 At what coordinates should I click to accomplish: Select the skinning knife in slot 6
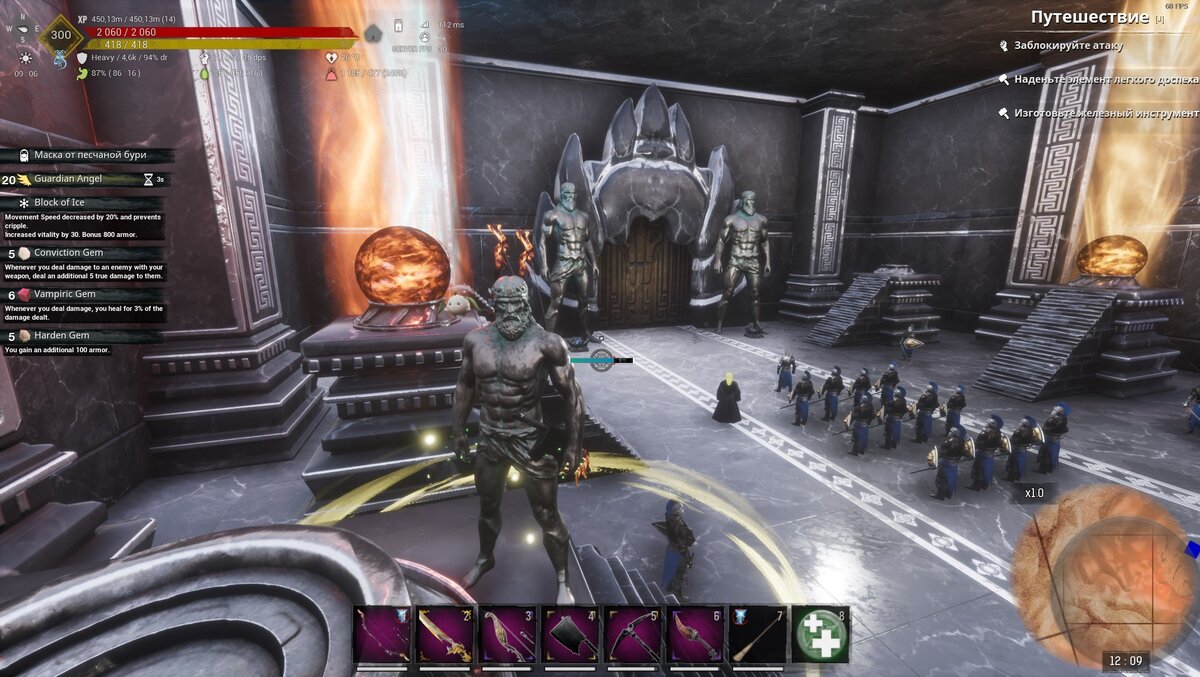coord(696,634)
